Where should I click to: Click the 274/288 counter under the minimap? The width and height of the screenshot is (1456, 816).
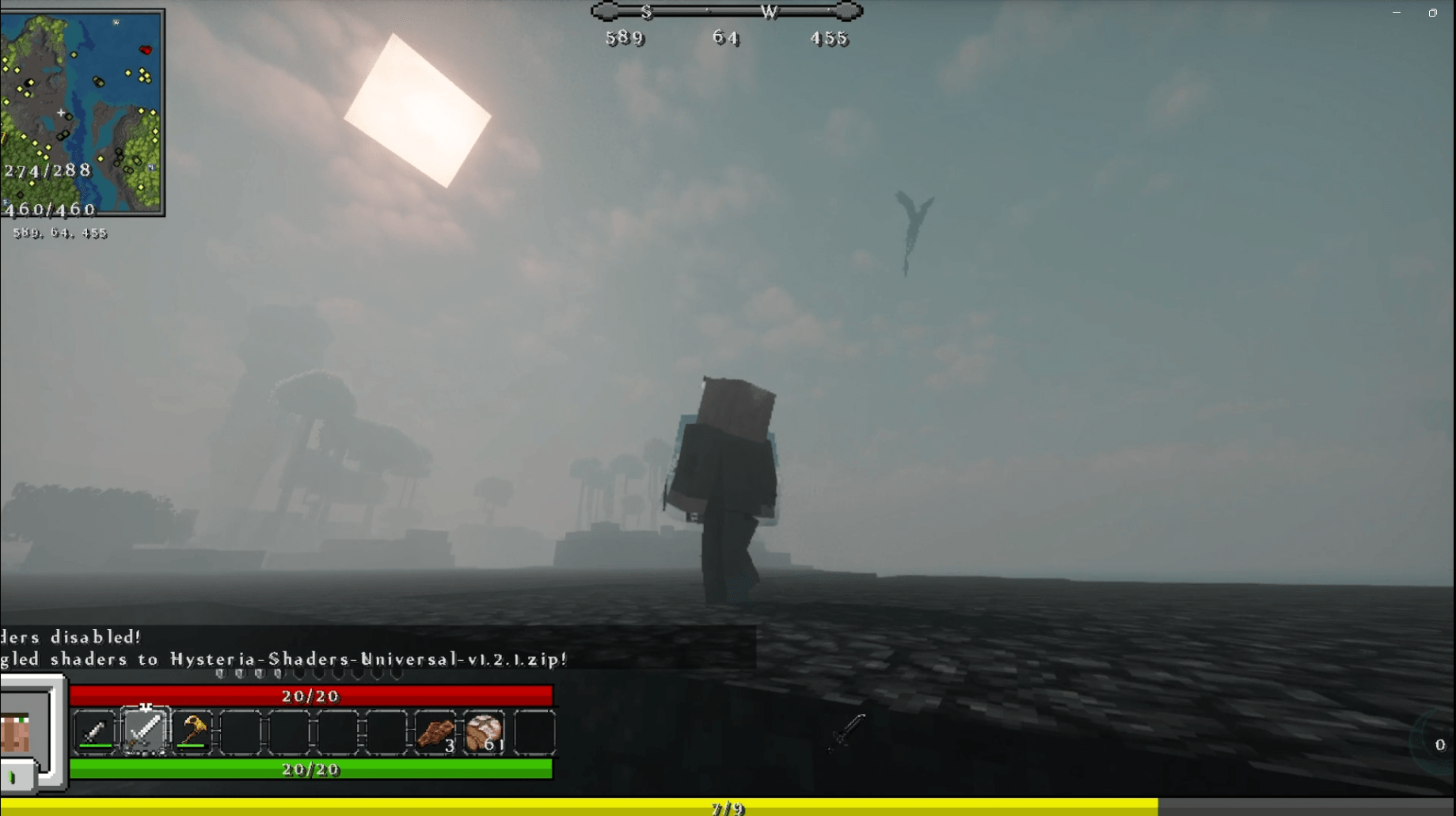(48, 171)
